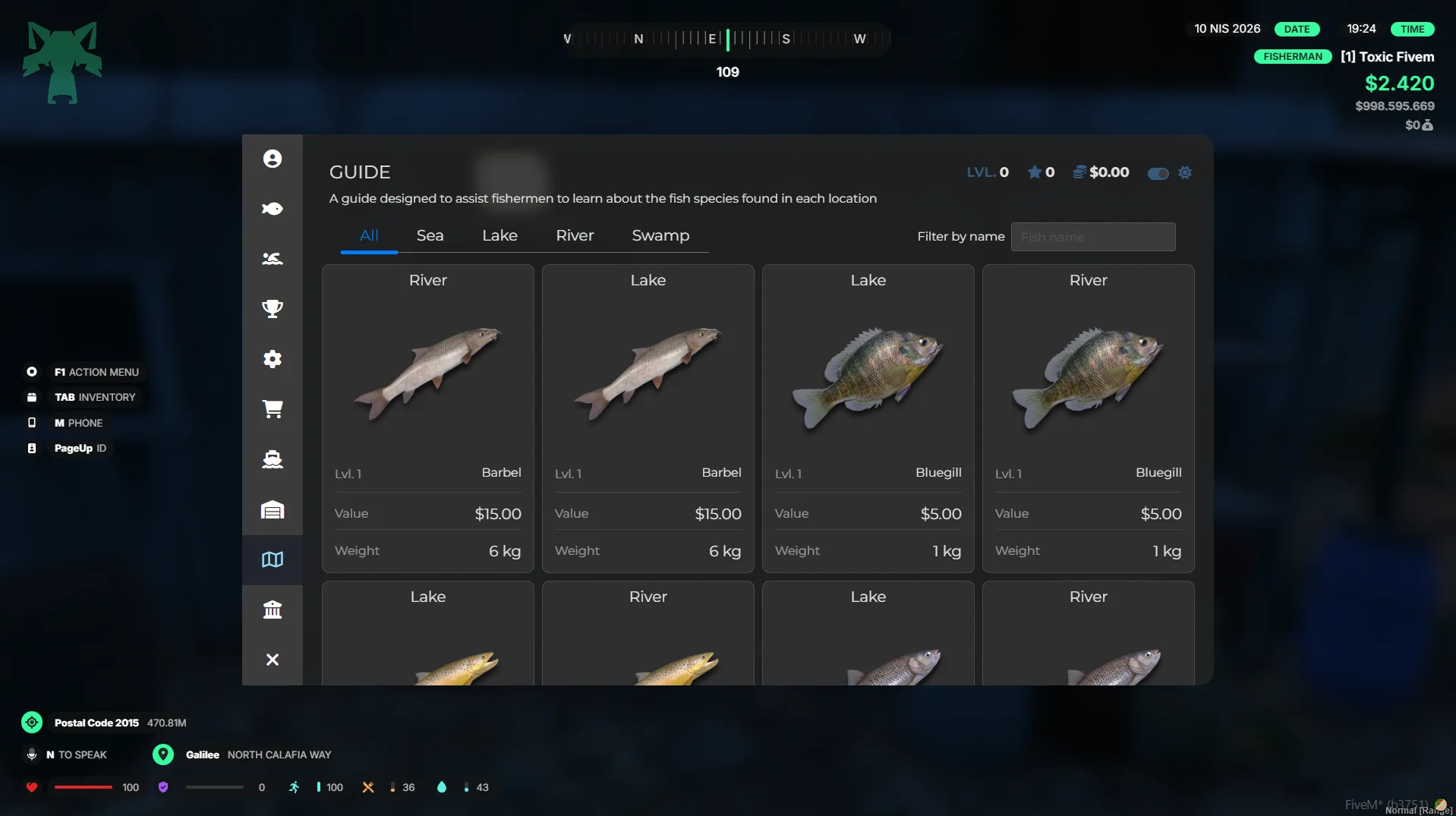Show the Swamp fish tab
Screen dimensions: 1456x816
[660, 236]
